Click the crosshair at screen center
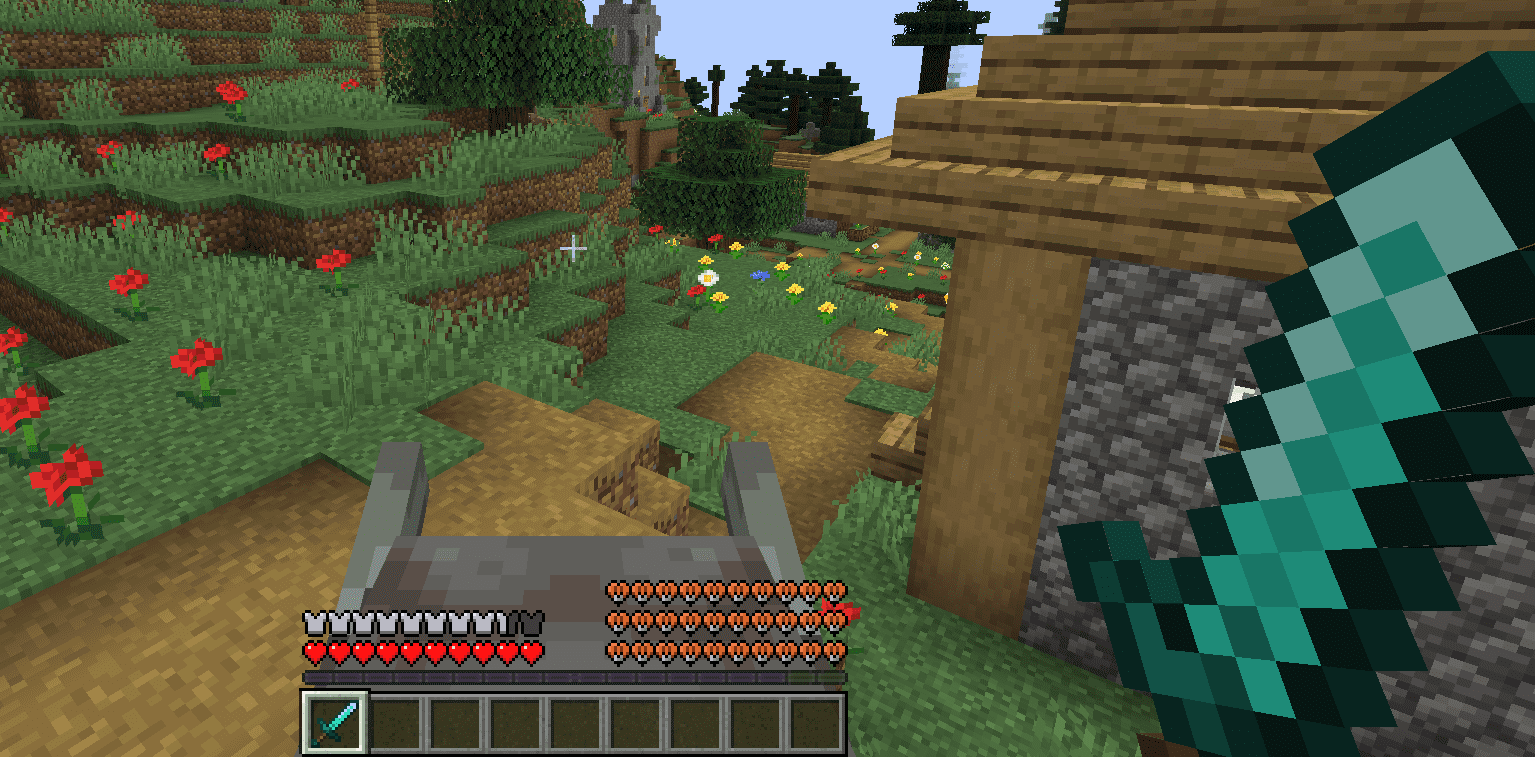This screenshot has width=1535, height=757. pyautogui.click(x=573, y=246)
